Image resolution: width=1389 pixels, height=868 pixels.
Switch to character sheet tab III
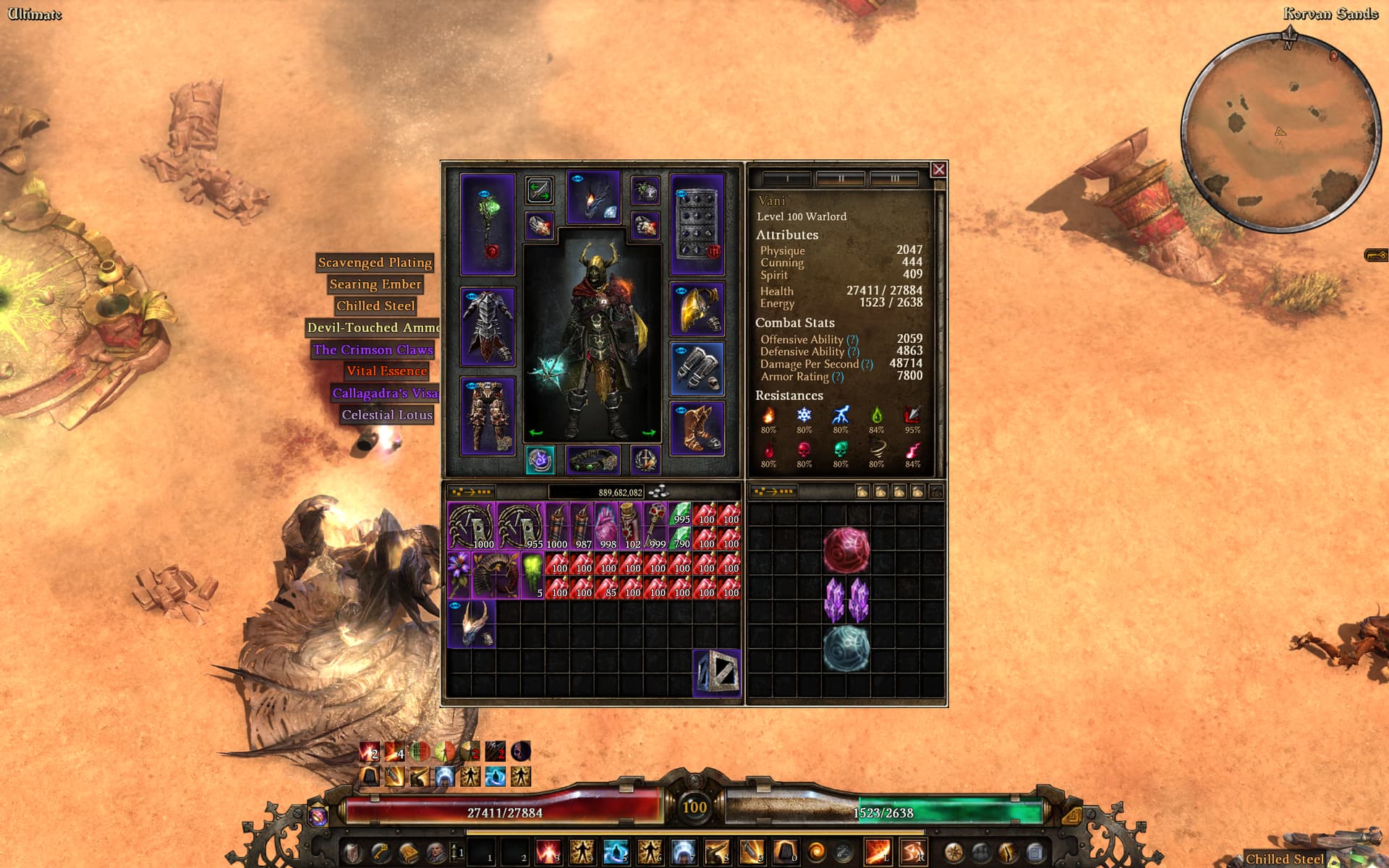tap(894, 178)
